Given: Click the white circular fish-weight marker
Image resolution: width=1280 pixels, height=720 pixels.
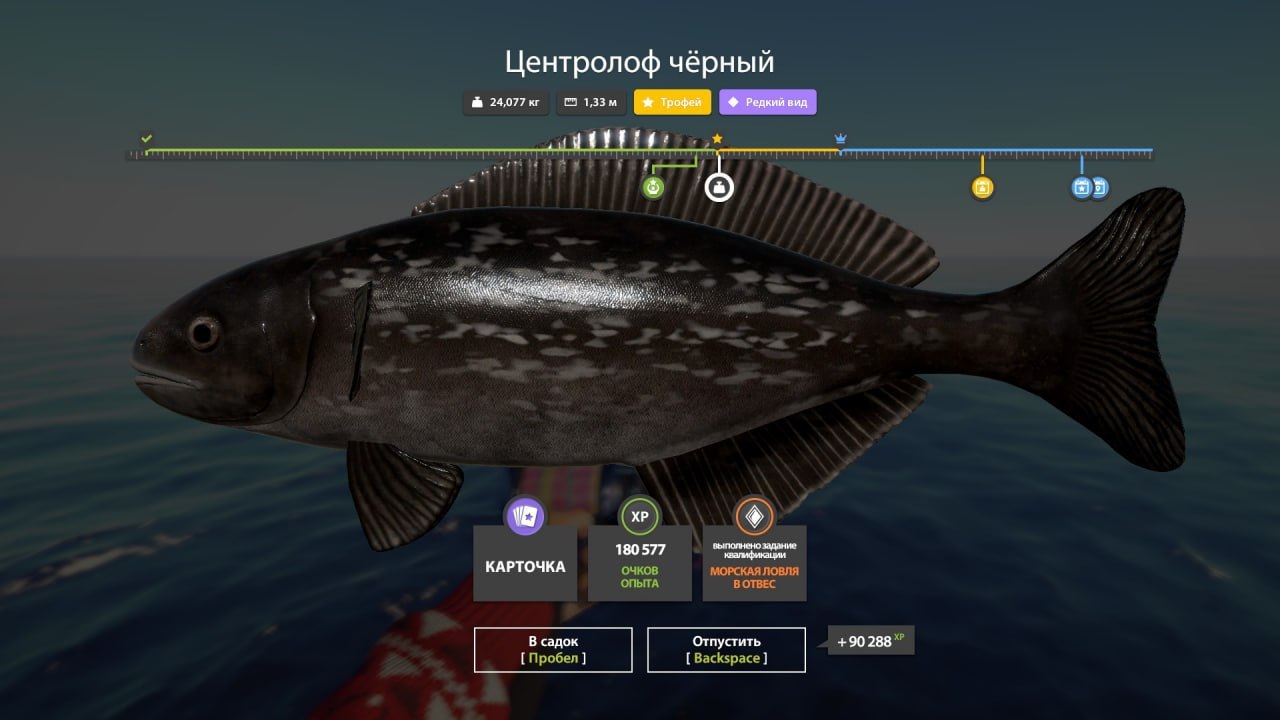Looking at the screenshot, I should click(x=718, y=188).
